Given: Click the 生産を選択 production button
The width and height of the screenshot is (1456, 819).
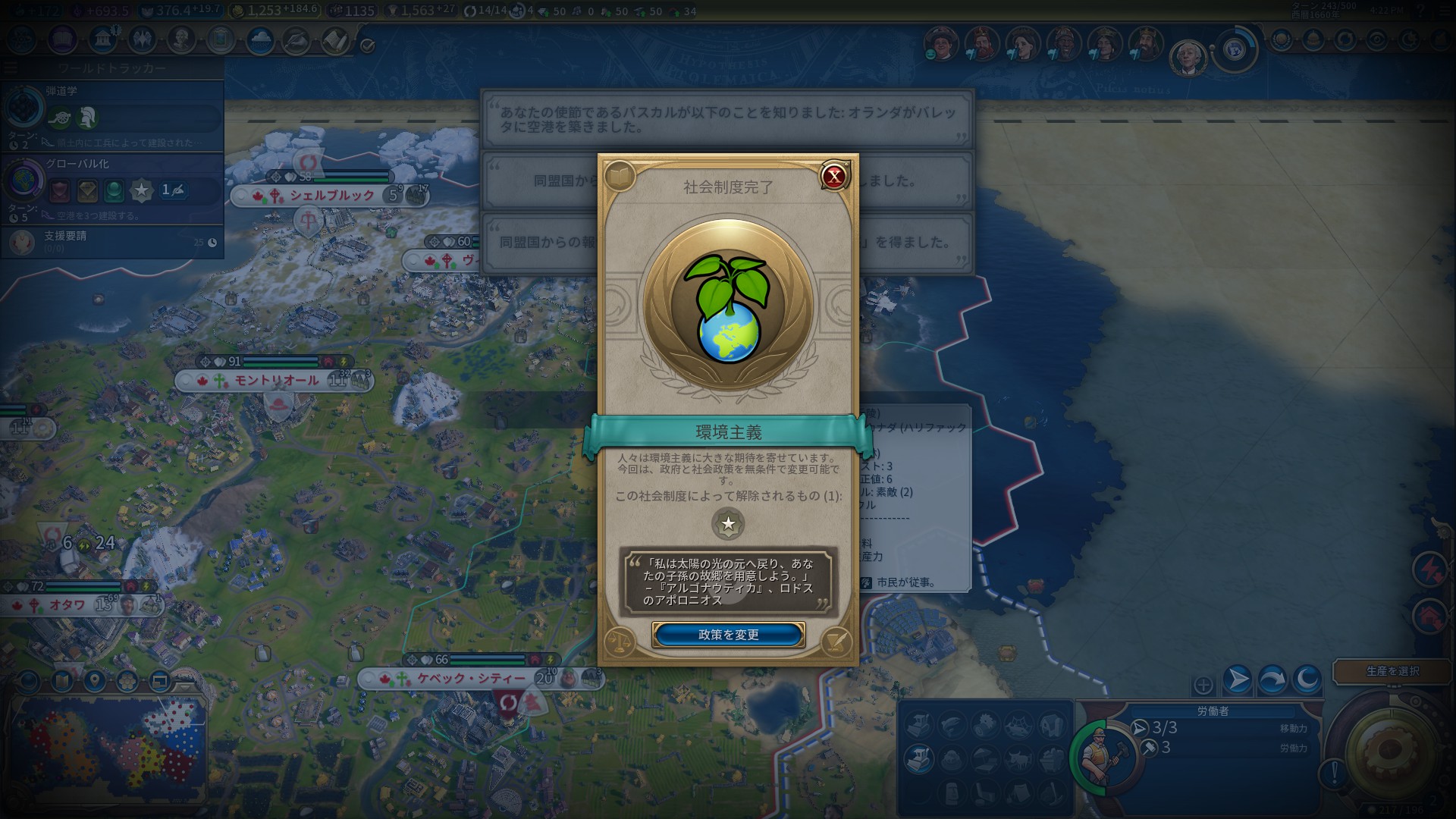Looking at the screenshot, I should 1392,672.
